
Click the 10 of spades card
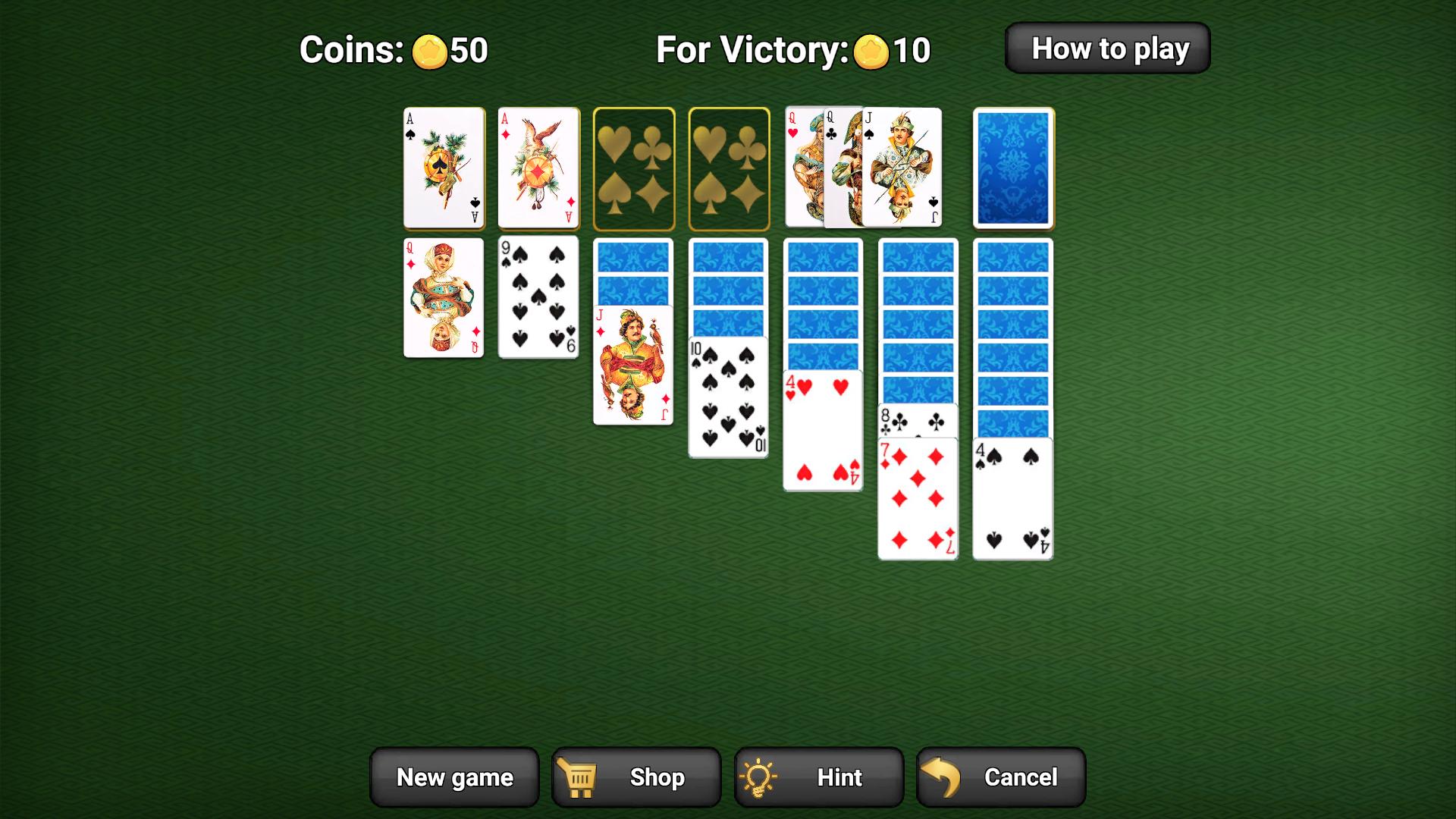pos(728,394)
